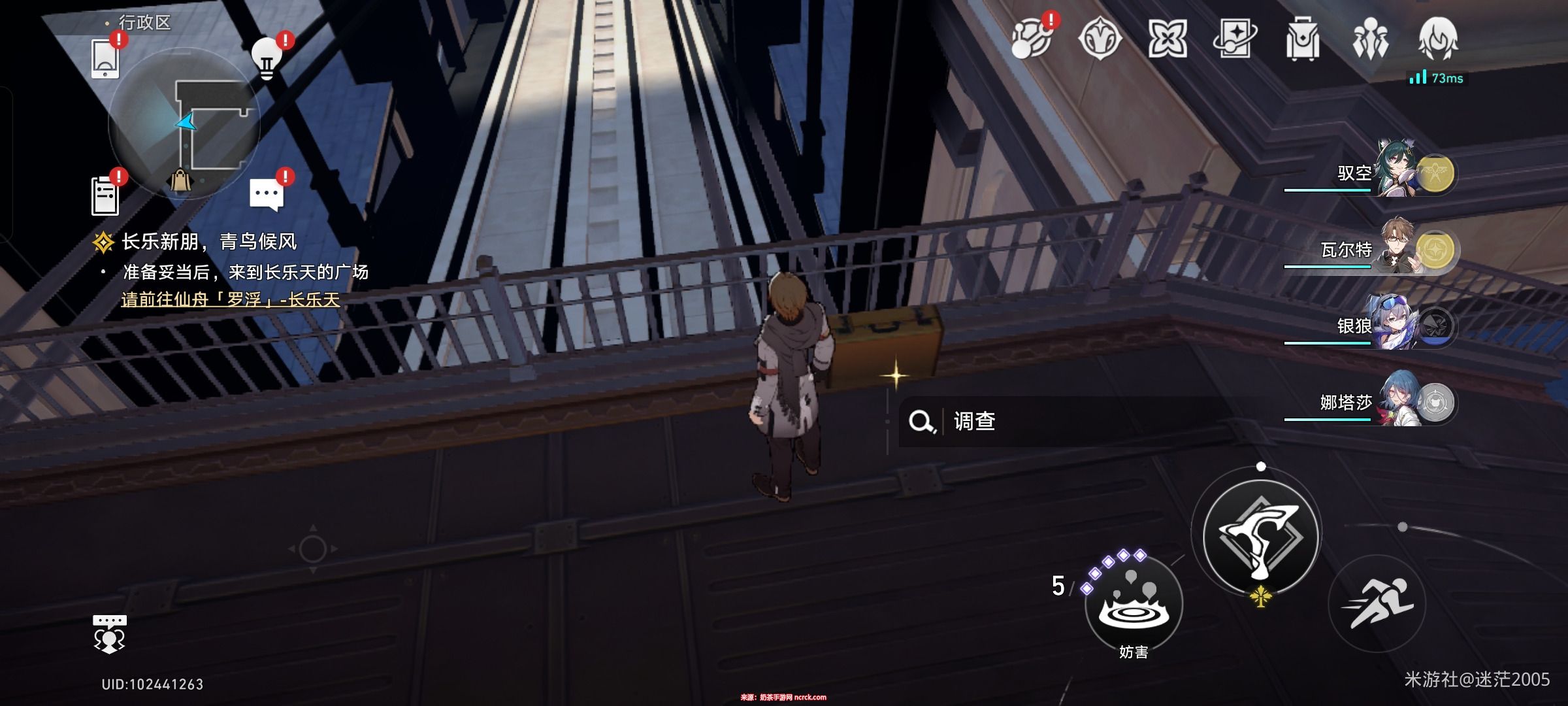Follow the 请前往仙舟「罗浮」-长乐天 link
Screen dimensions: 1568x706
231,299
